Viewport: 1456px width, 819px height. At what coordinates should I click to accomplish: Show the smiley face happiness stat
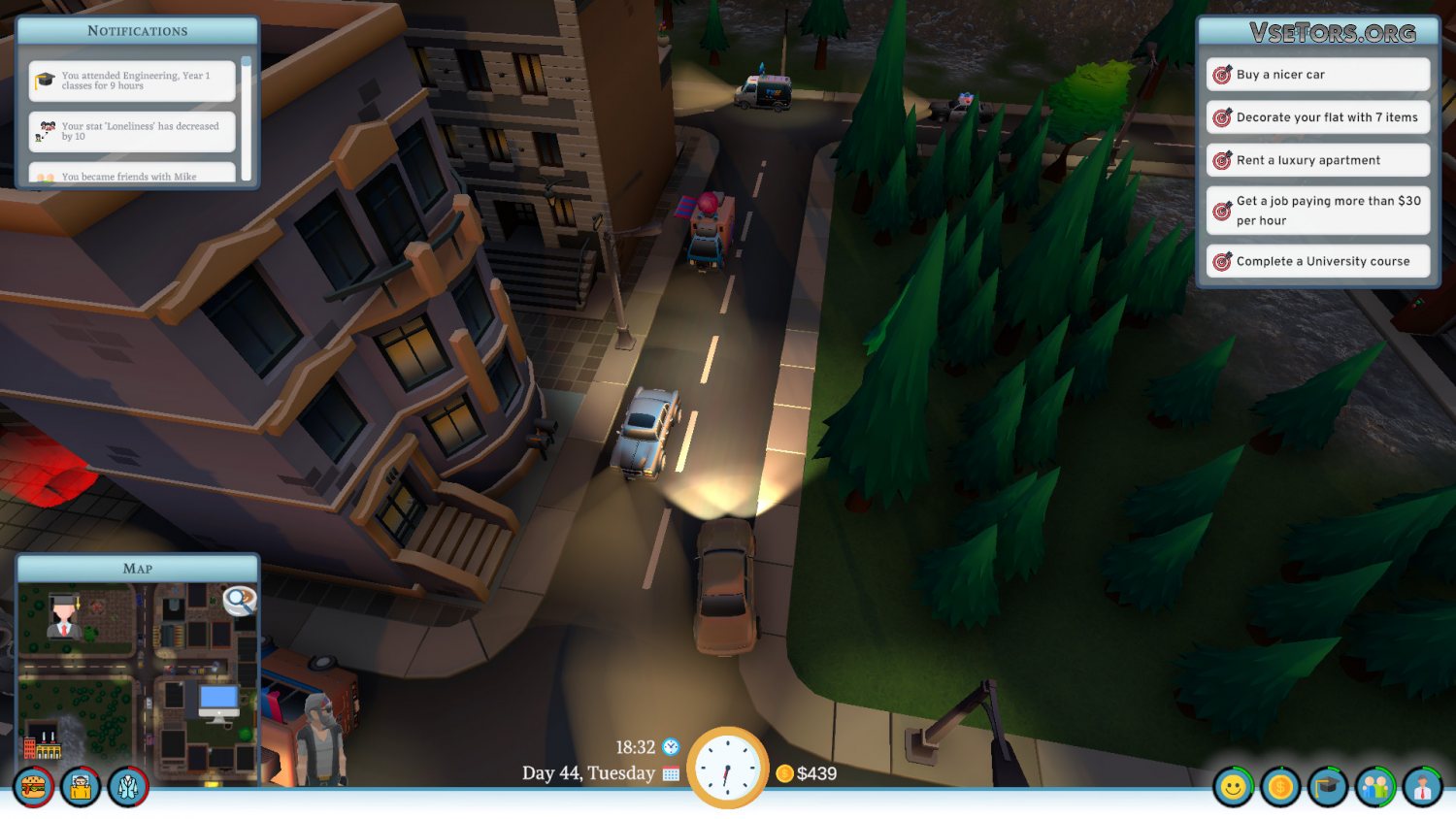coord(1233,787)
